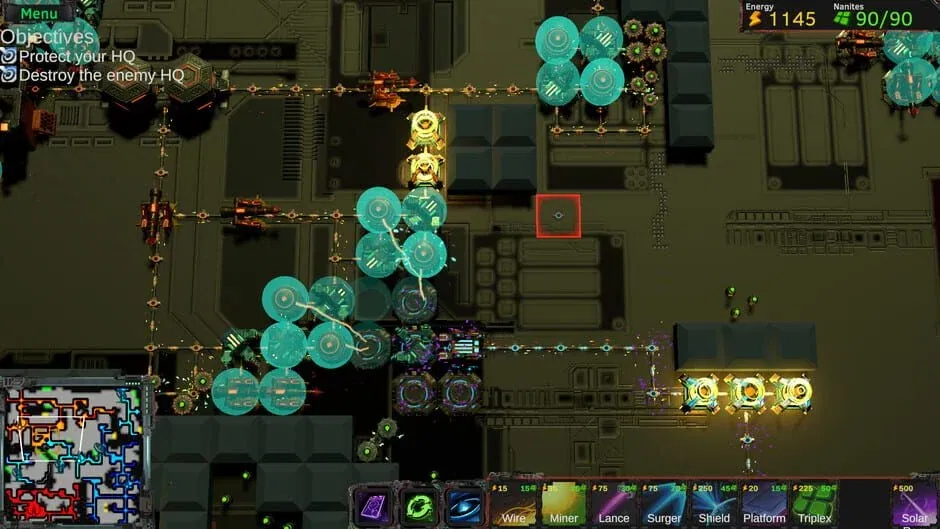Pick the Lance turret from the build bar
Screen dimensions: 940x529
coord(614,504)
